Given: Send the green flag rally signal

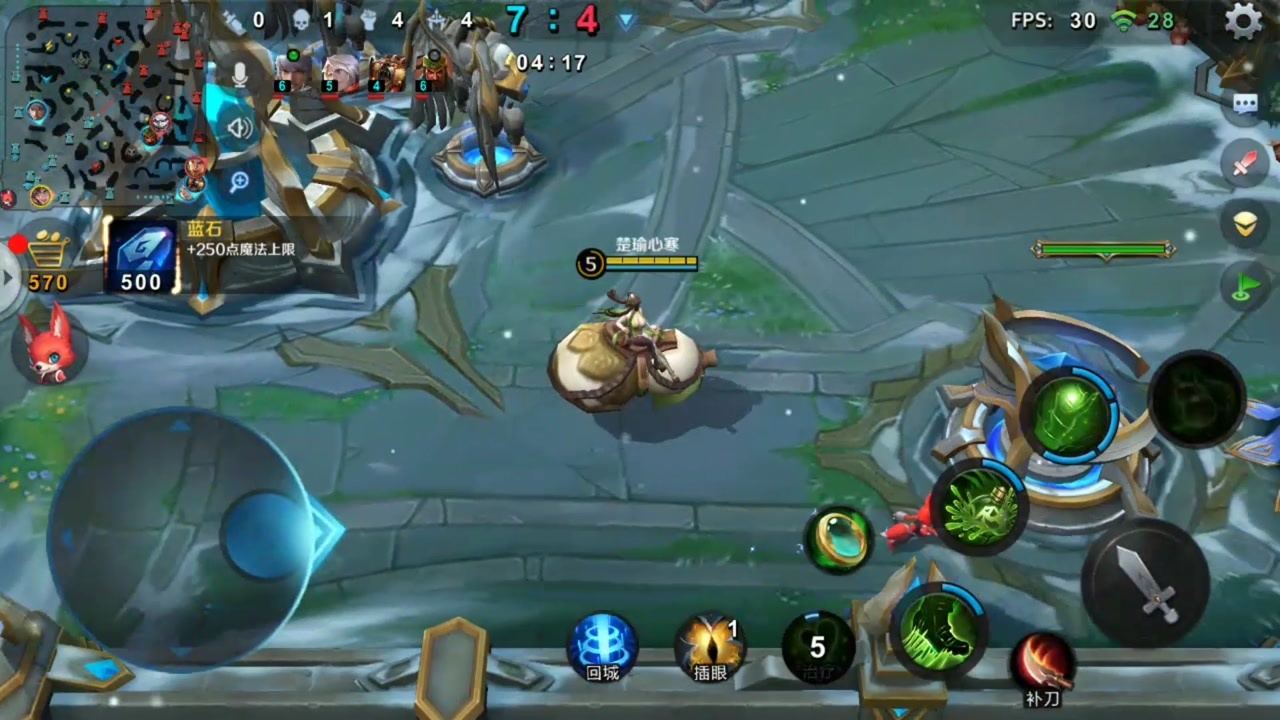Looking at the screenshot, I should point(1245,288).
